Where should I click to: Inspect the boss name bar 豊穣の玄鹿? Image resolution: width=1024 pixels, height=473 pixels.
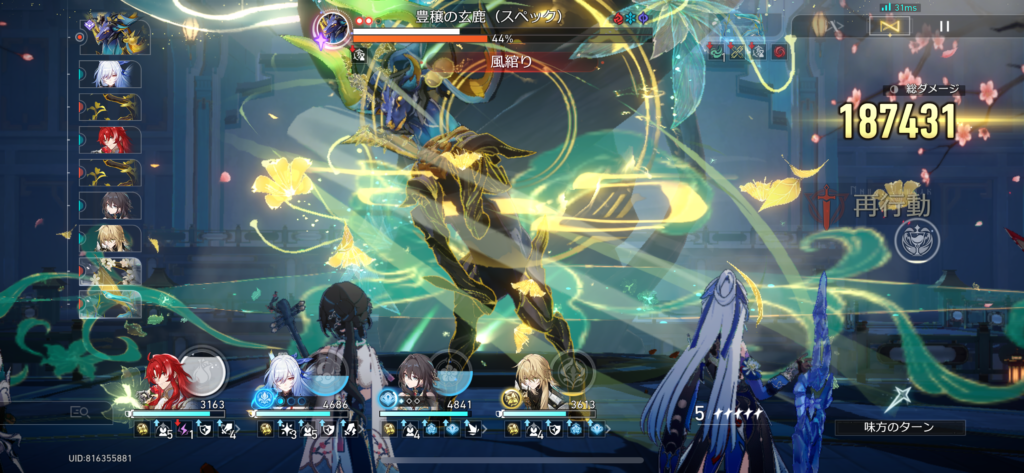(x=489, y=16)
